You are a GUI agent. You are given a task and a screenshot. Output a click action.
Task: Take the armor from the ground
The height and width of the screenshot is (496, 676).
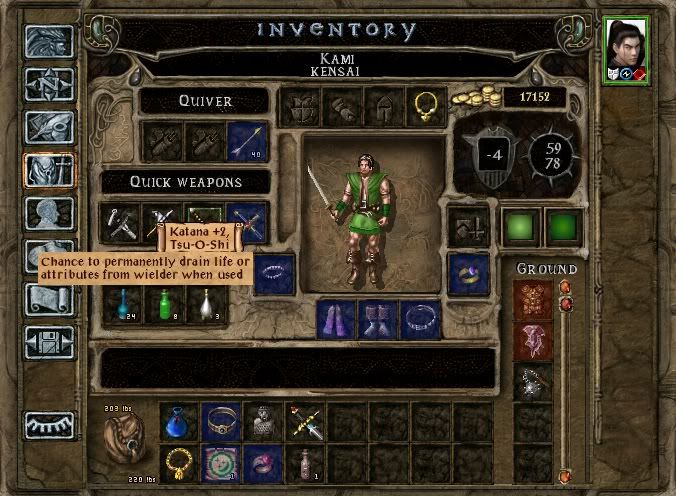[532, 297]
